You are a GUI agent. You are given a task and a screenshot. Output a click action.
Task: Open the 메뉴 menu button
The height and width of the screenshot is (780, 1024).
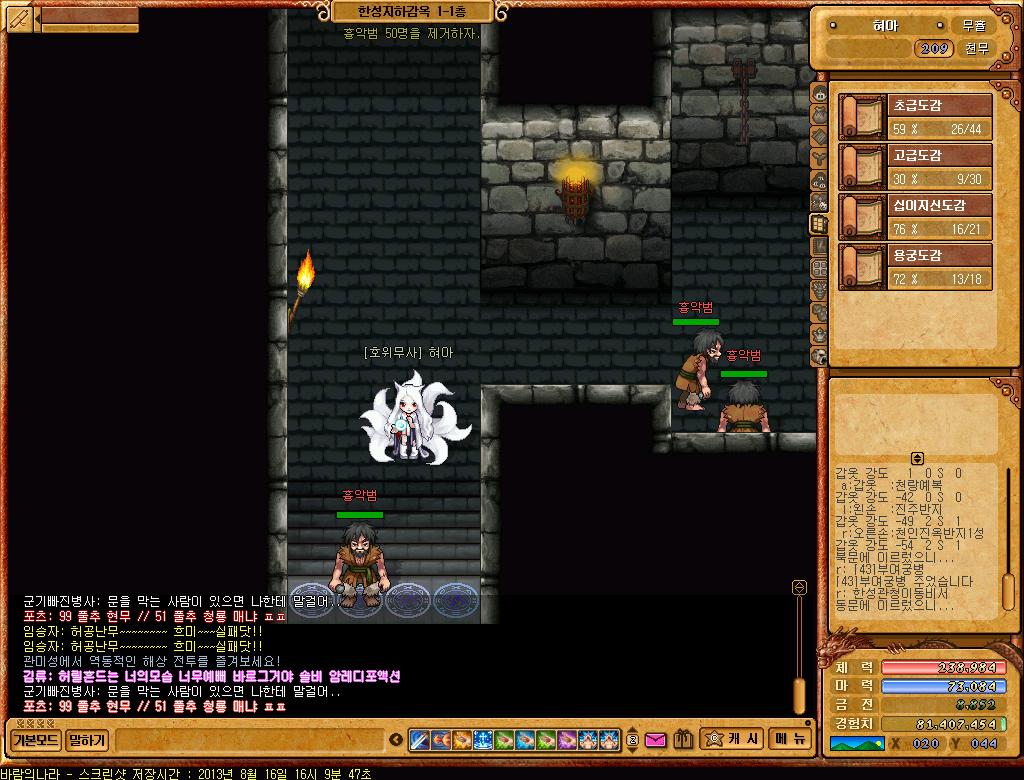click(788, 740)
